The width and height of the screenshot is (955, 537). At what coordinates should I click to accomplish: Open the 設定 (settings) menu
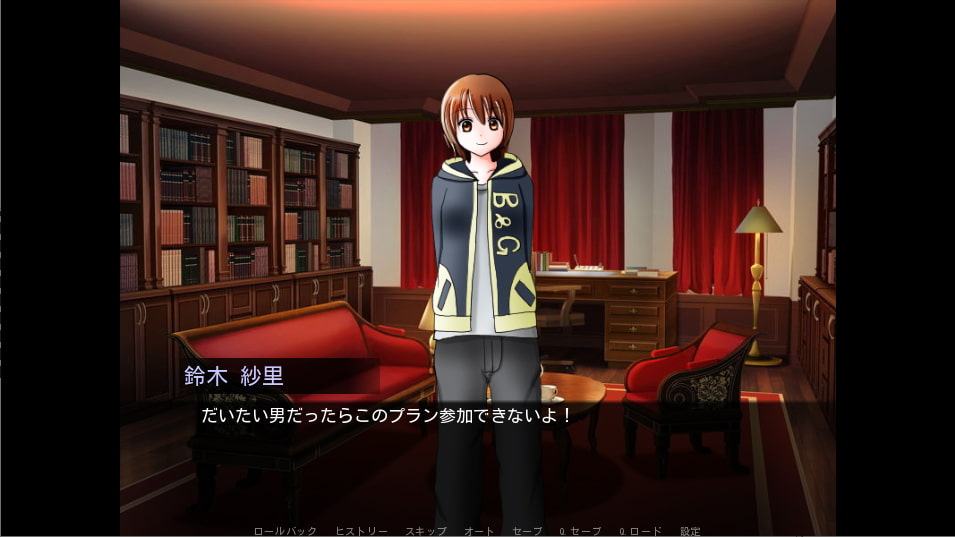690,531
